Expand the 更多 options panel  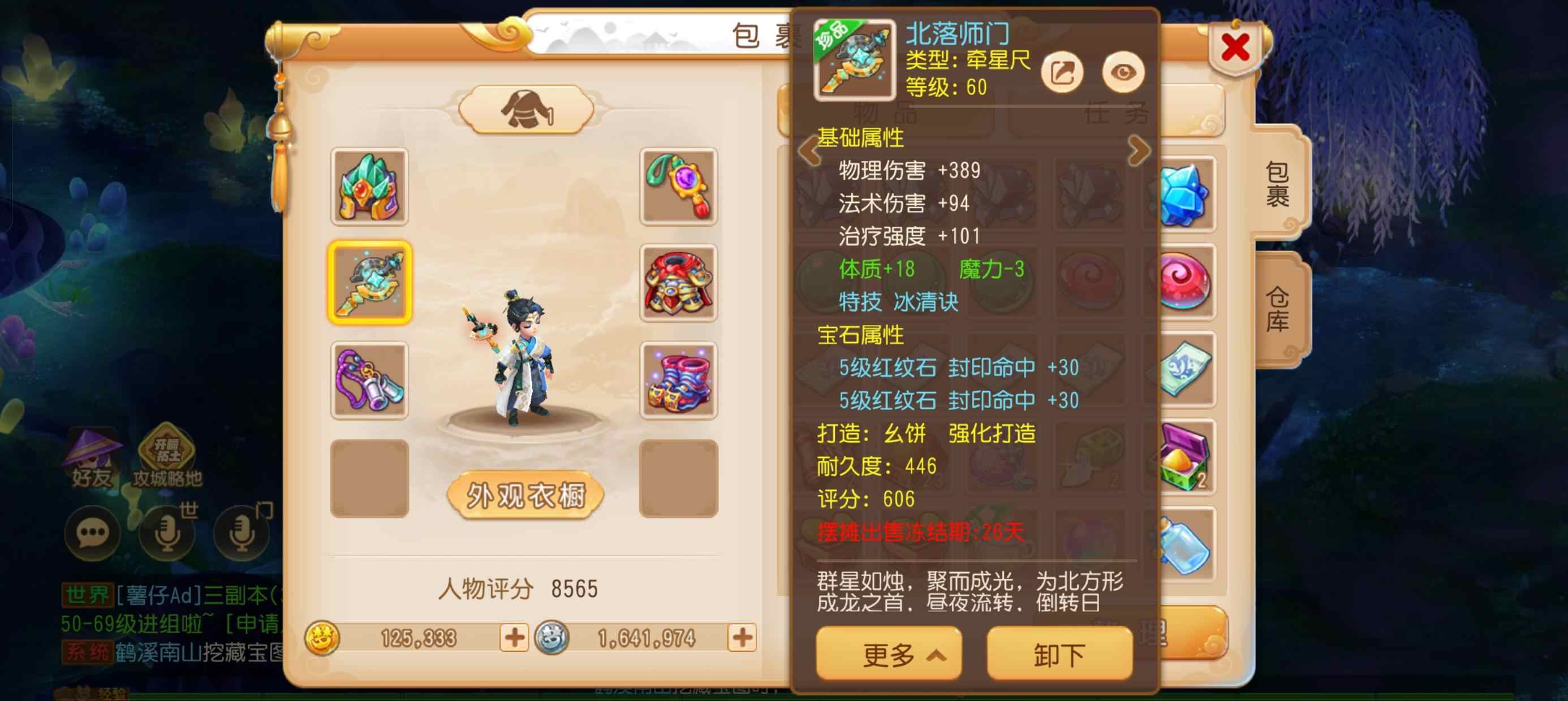coord(888,656)
